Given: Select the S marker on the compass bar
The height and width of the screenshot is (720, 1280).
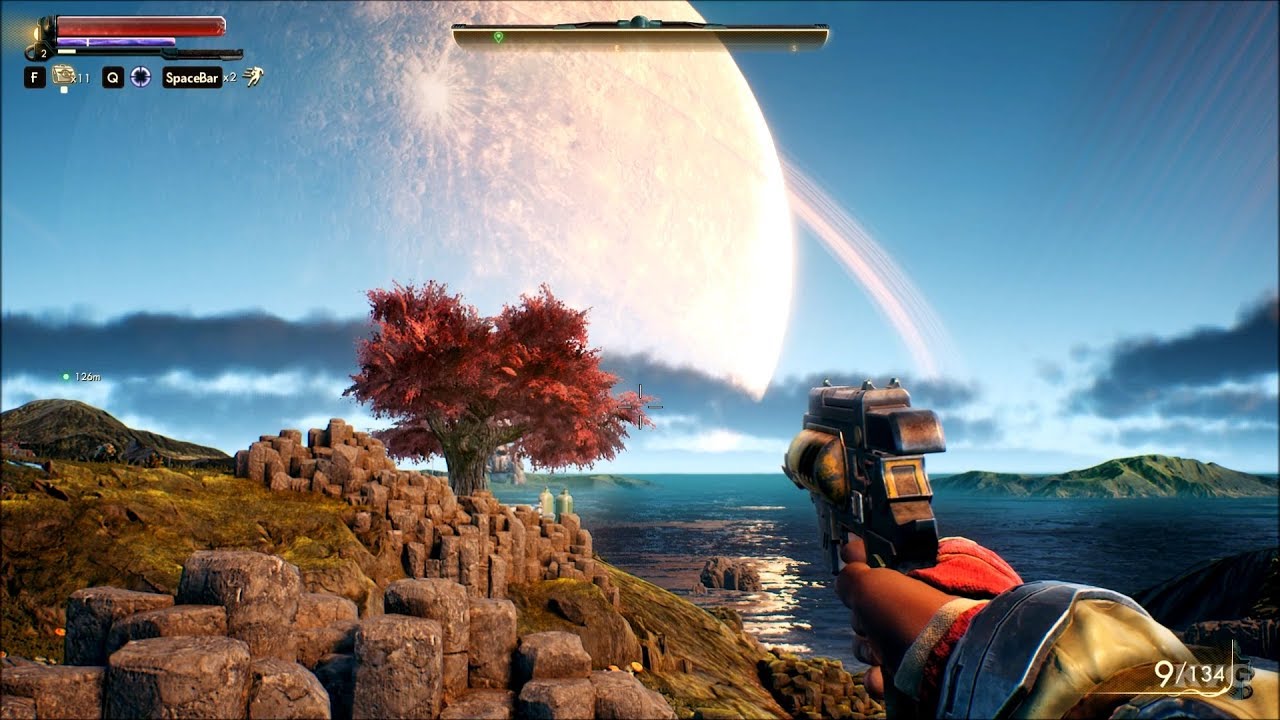Looking at the screenshot, I should coord(794,48).
